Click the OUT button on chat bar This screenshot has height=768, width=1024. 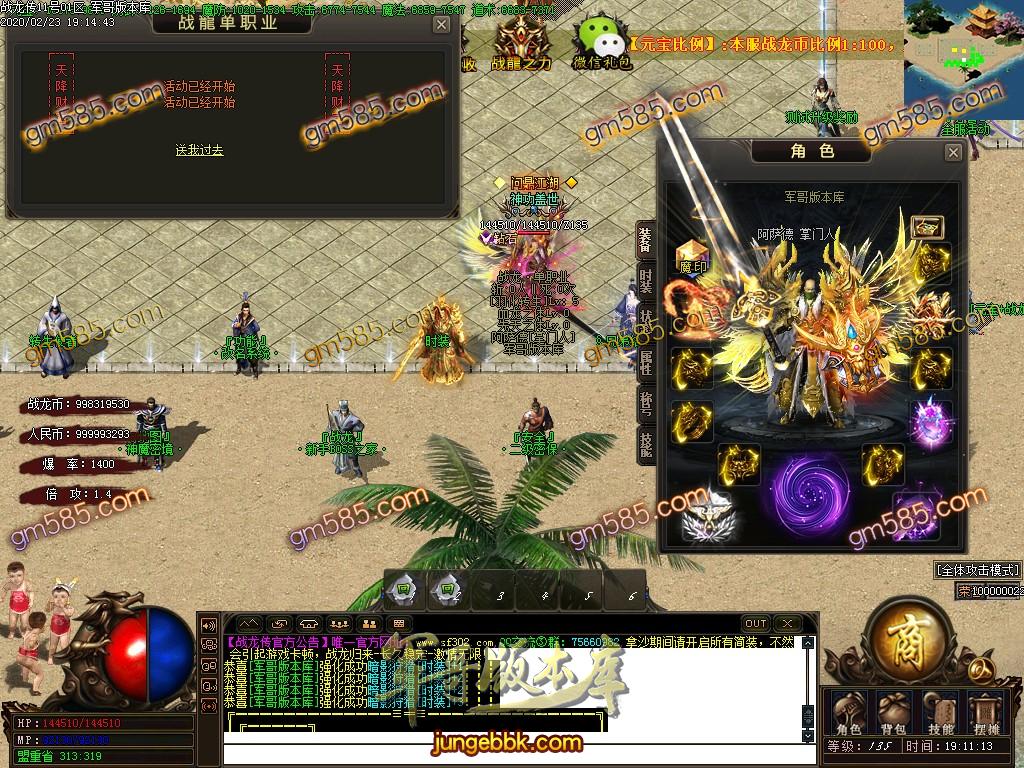(756, 624)
